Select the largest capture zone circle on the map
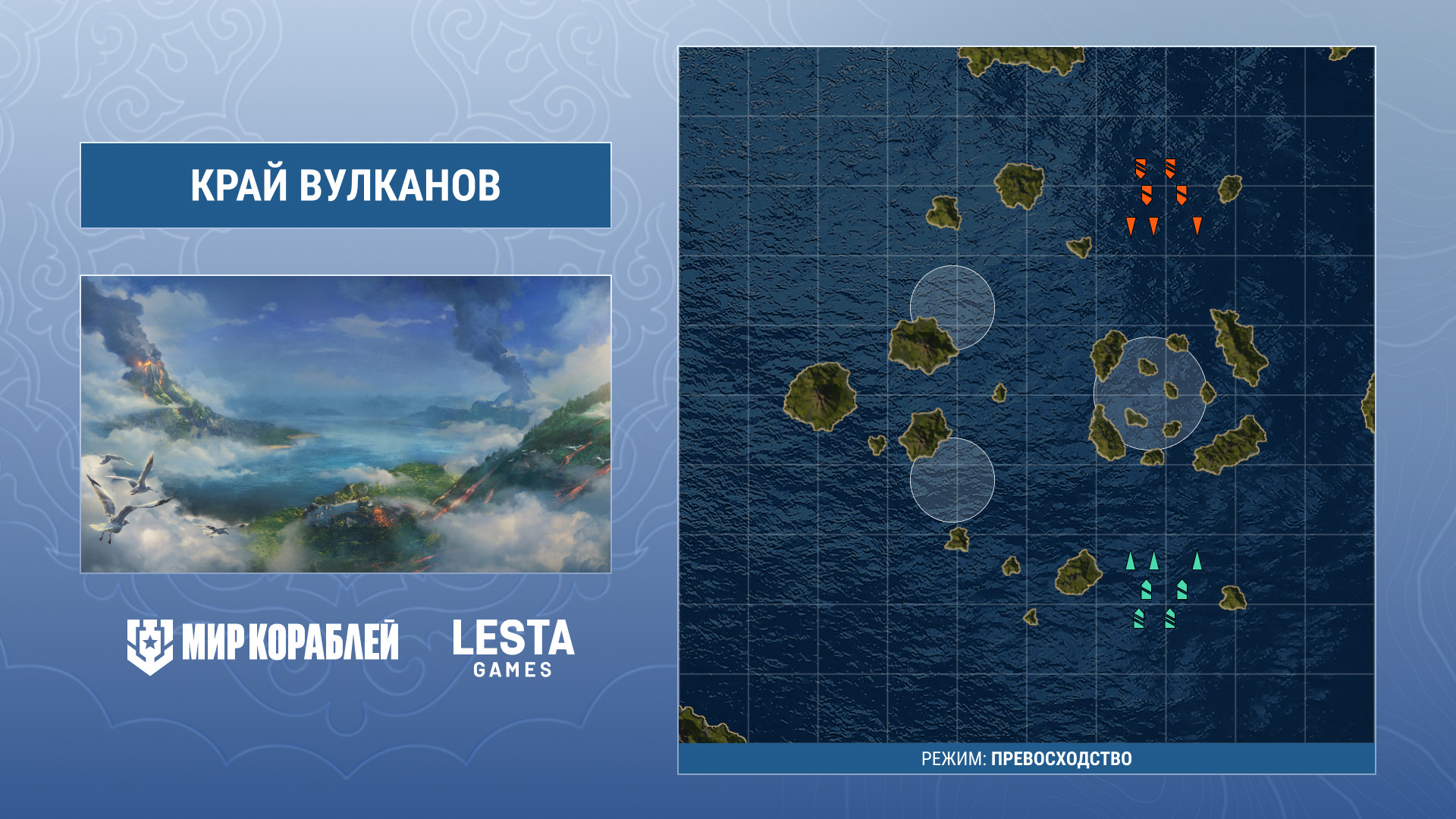Screen dimensions: 1456x819 tap(1150, 394)
